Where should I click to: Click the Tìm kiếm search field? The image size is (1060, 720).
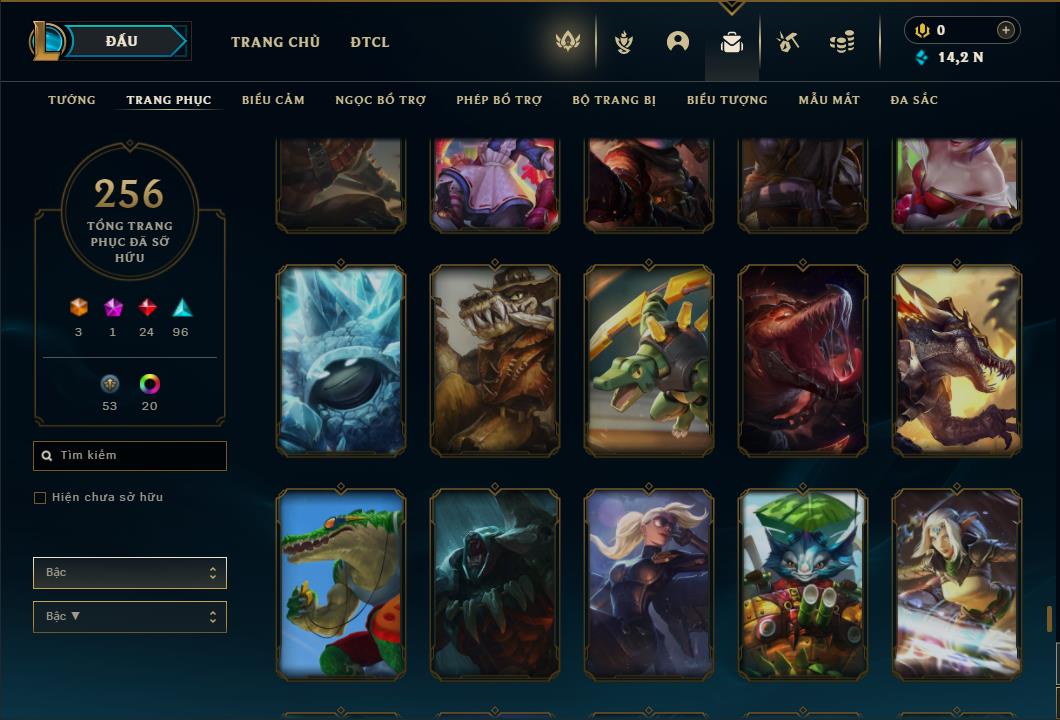point(130,456)
